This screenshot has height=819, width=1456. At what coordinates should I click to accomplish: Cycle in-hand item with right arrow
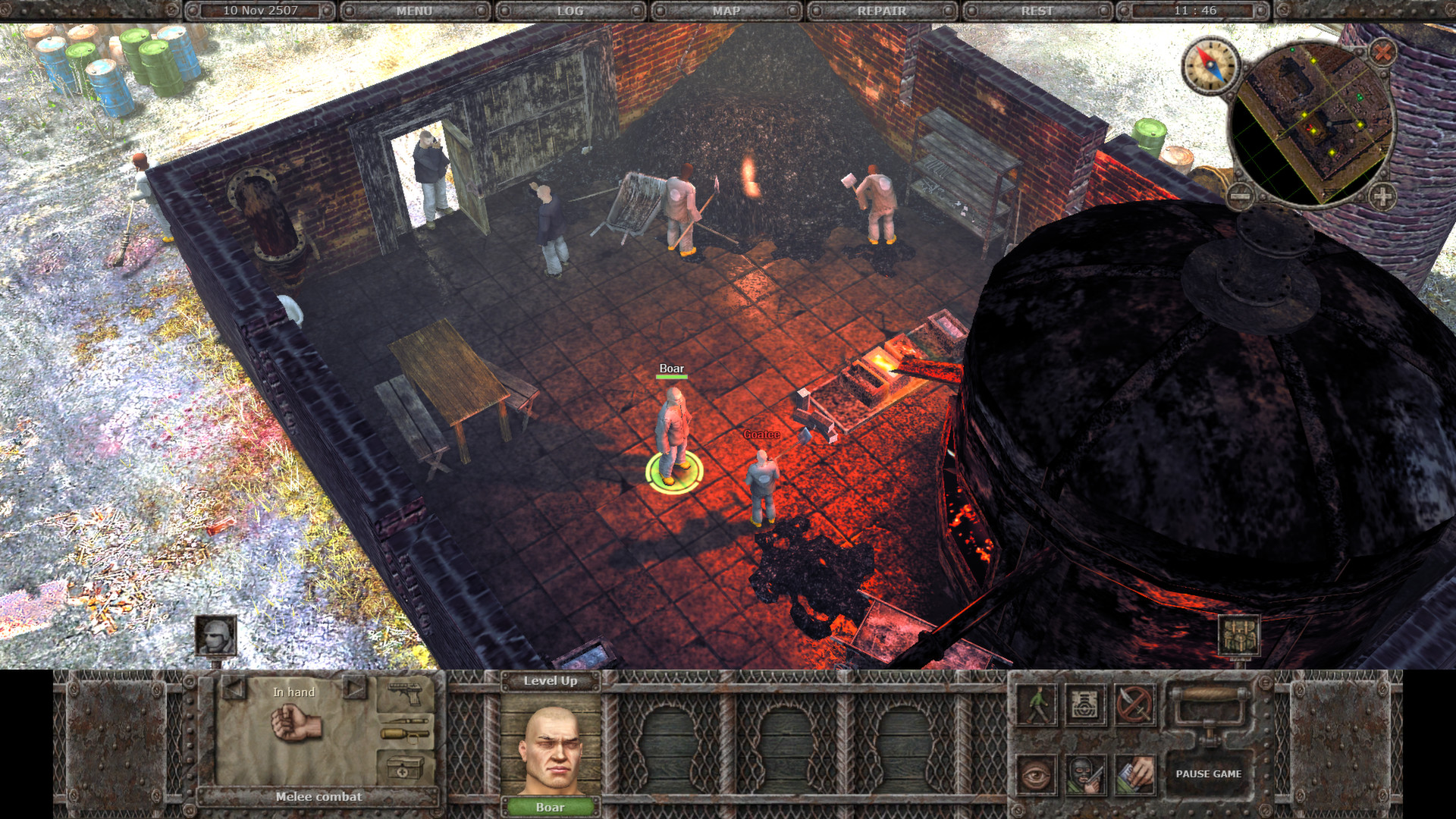[353, 688]
